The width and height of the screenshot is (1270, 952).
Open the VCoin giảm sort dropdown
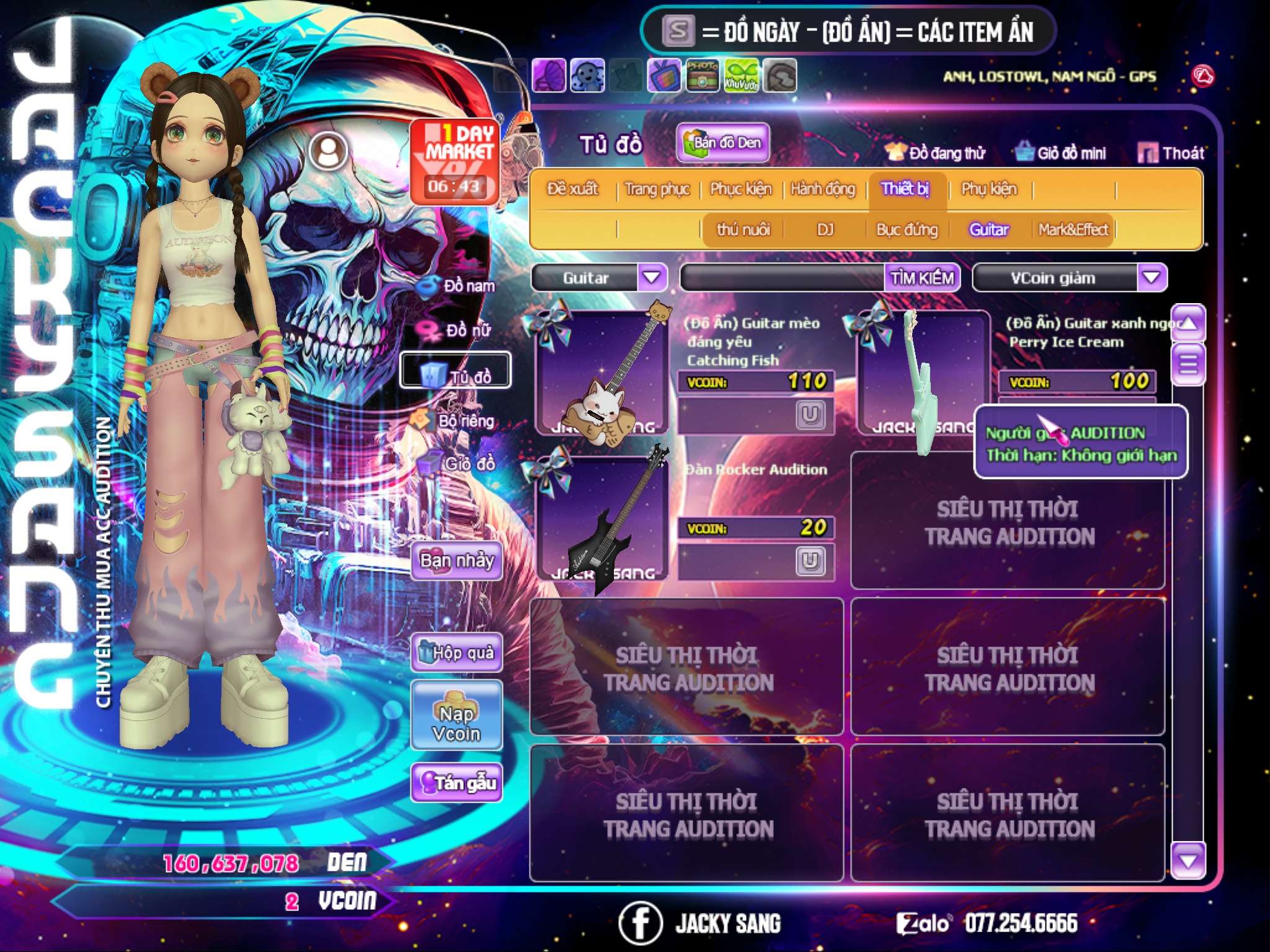1152,277
